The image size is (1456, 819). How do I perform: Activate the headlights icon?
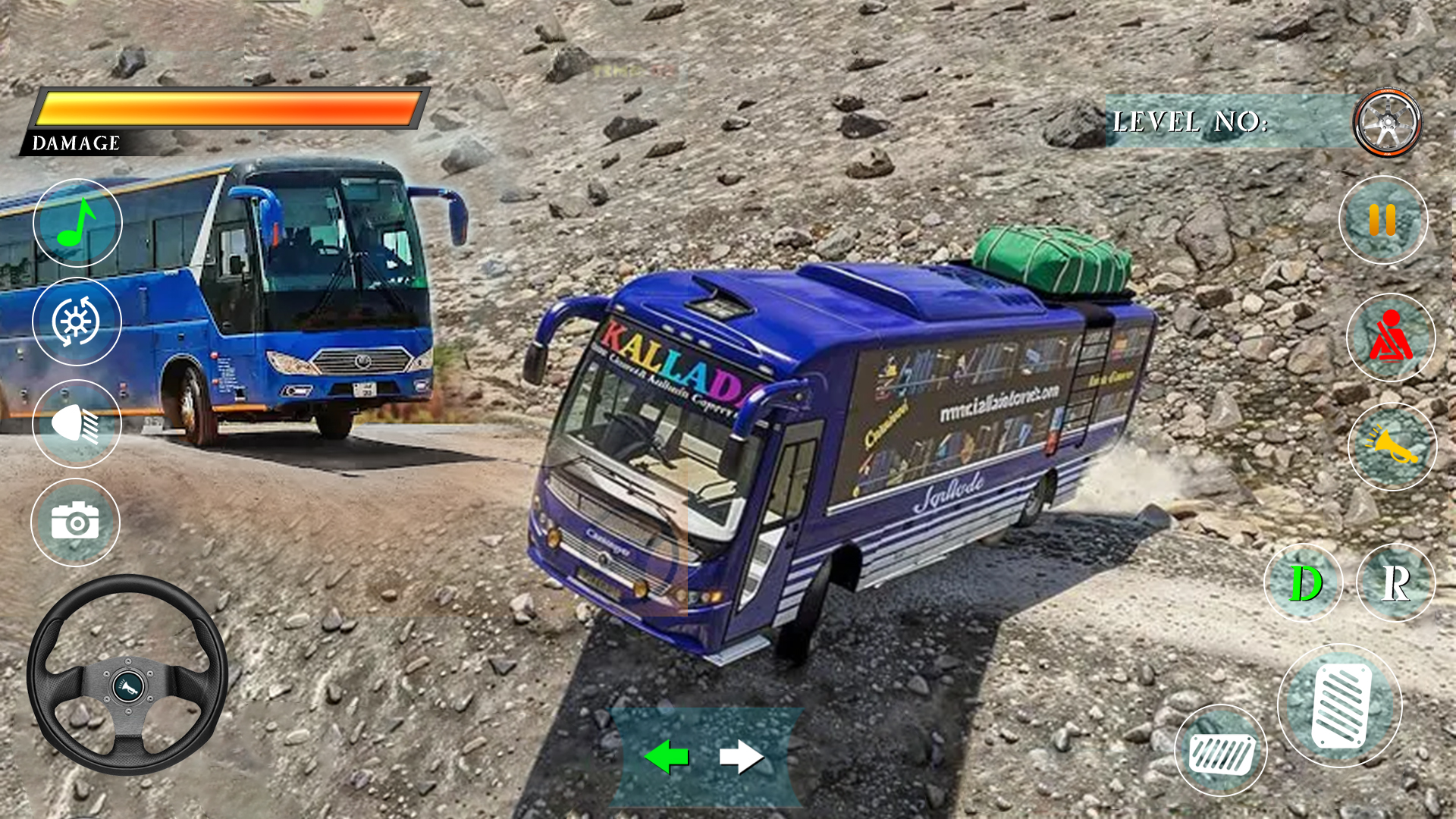77,422
